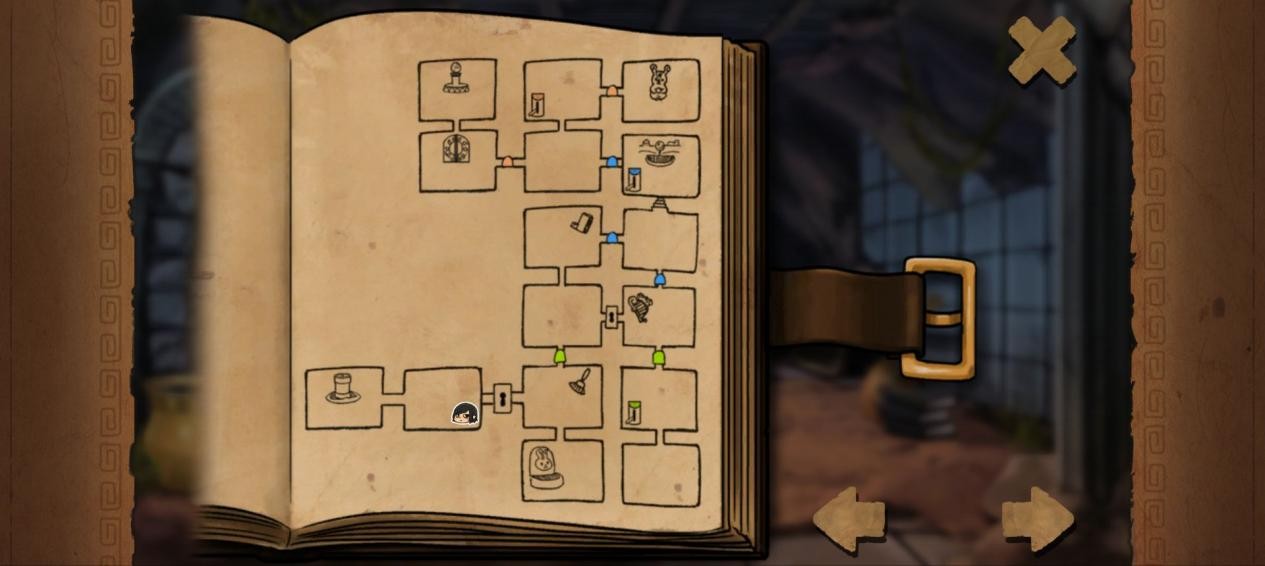The height and width of the screenshot is (566, 1265).
Task: Select the player head marker on the map
Action: pos(465,414)
